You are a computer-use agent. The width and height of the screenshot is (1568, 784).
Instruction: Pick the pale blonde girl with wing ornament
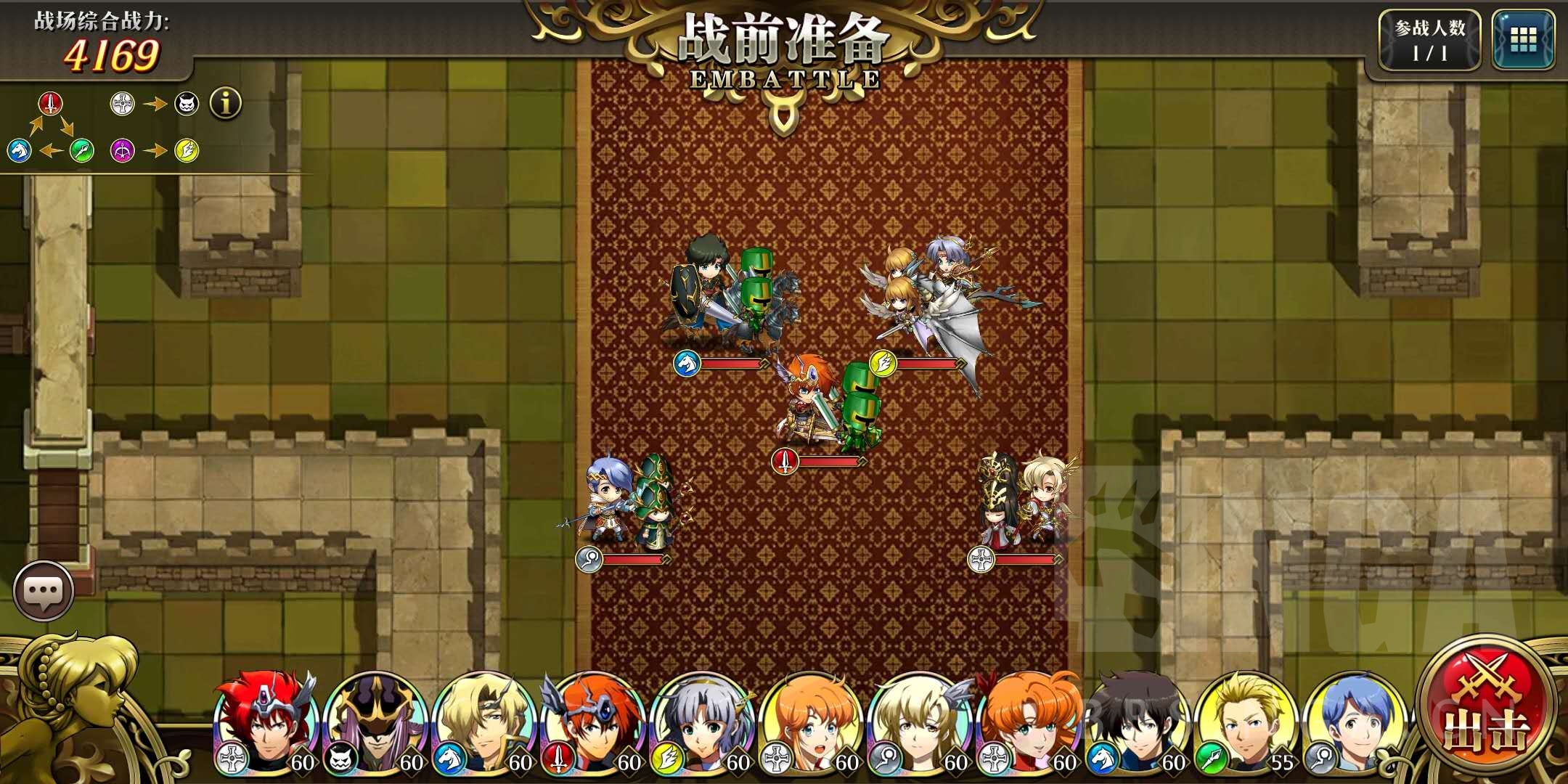(920, 723)
